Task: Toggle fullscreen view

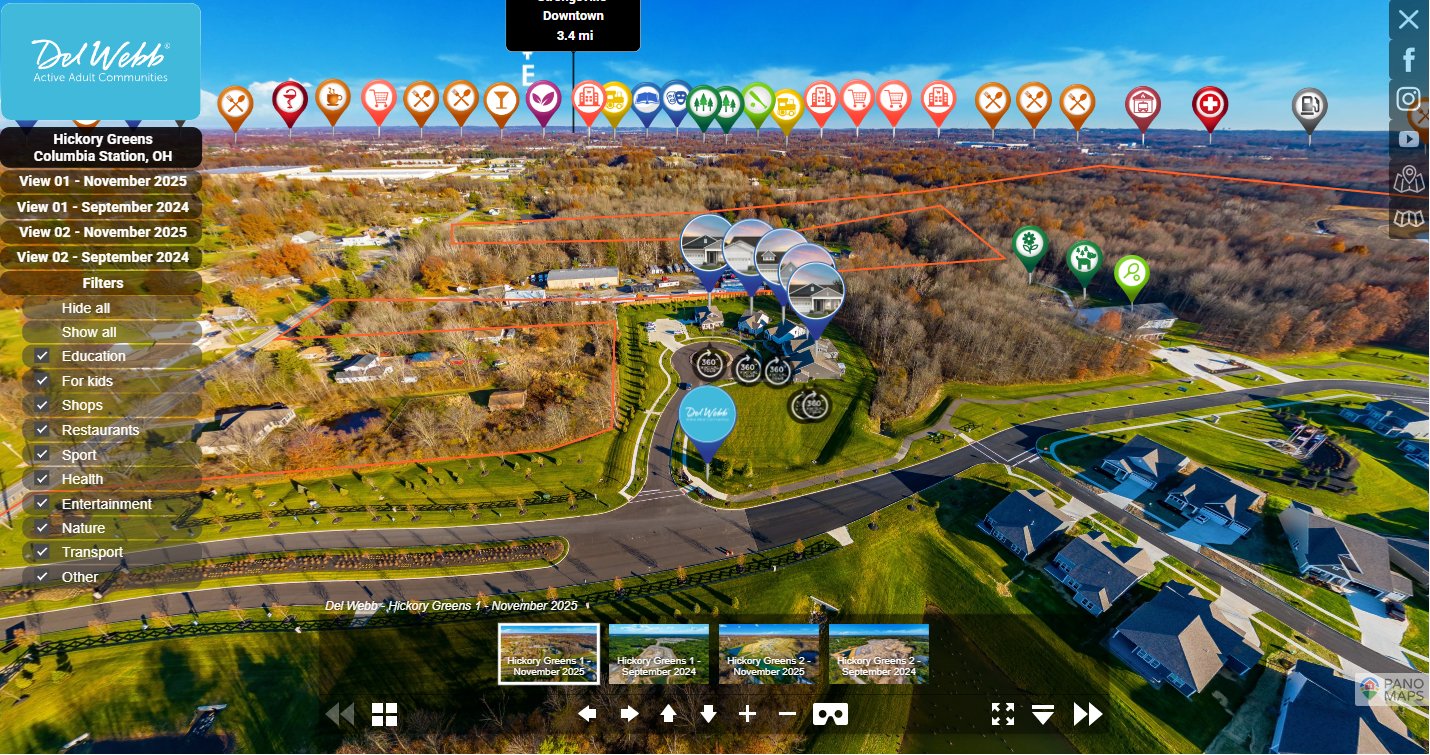Action: click(x=1002, y=713)
